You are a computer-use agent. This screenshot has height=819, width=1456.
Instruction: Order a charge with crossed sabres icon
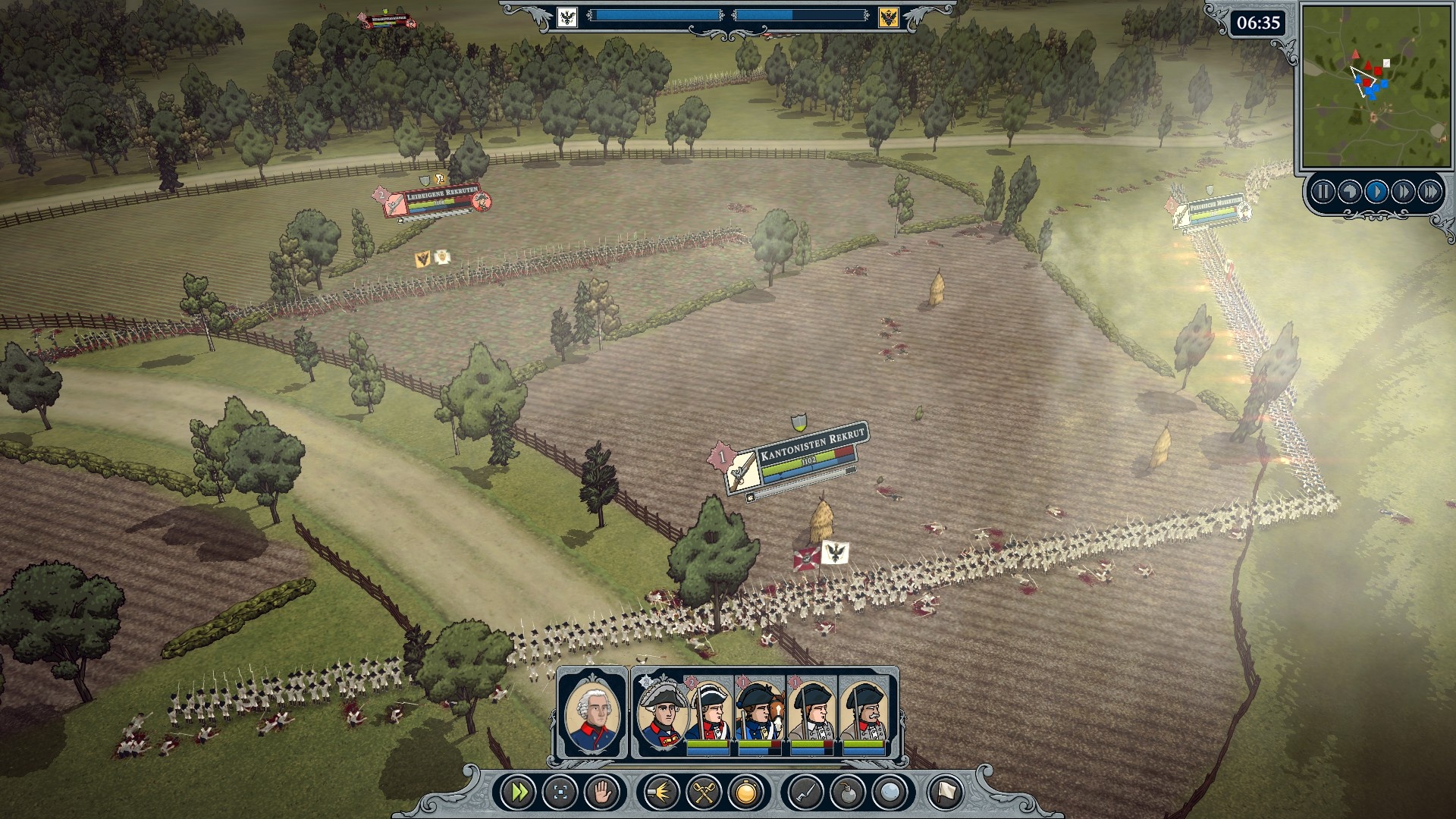coord(704,793)
